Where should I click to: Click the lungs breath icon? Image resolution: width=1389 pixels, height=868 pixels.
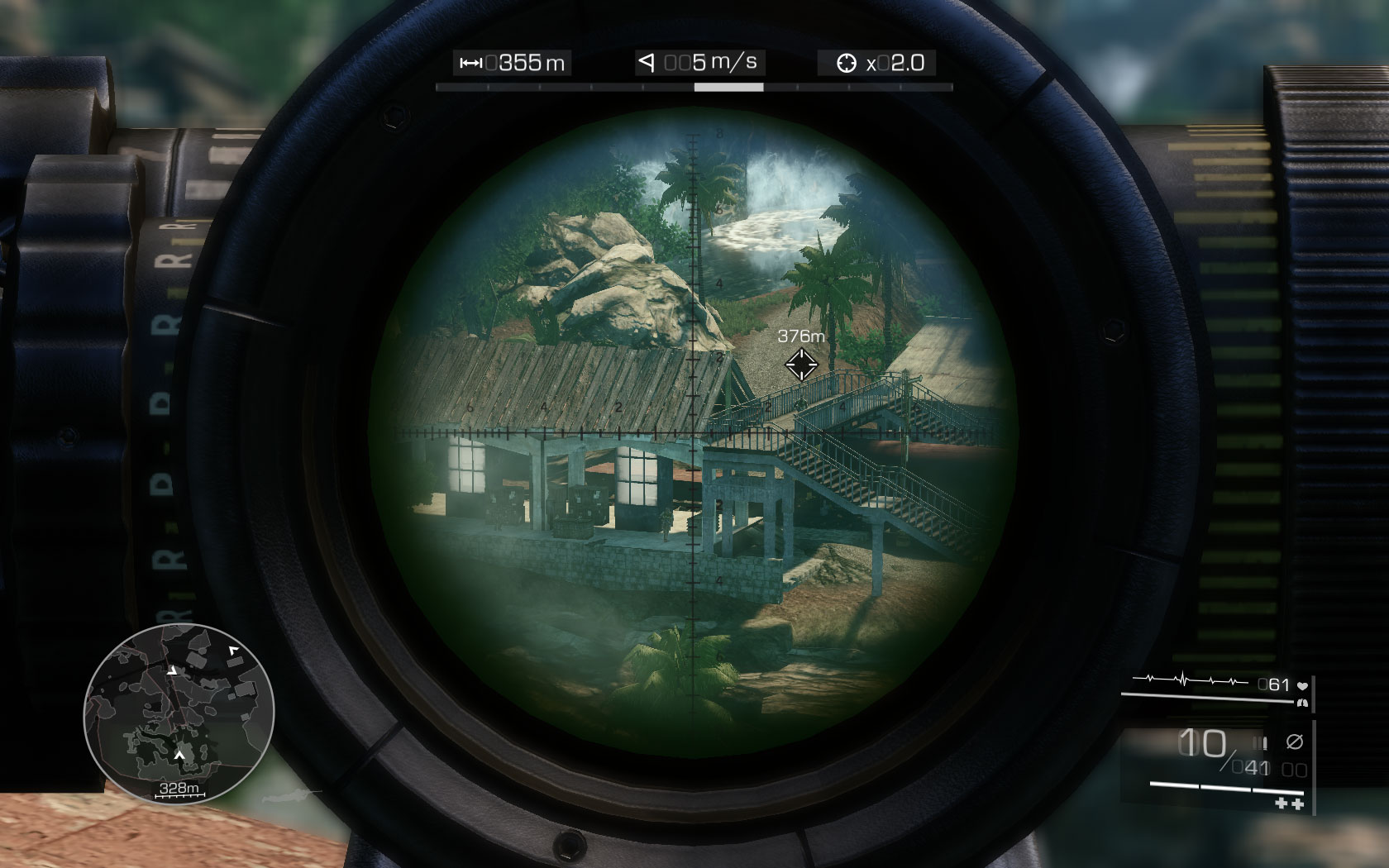coord(1303,703)
